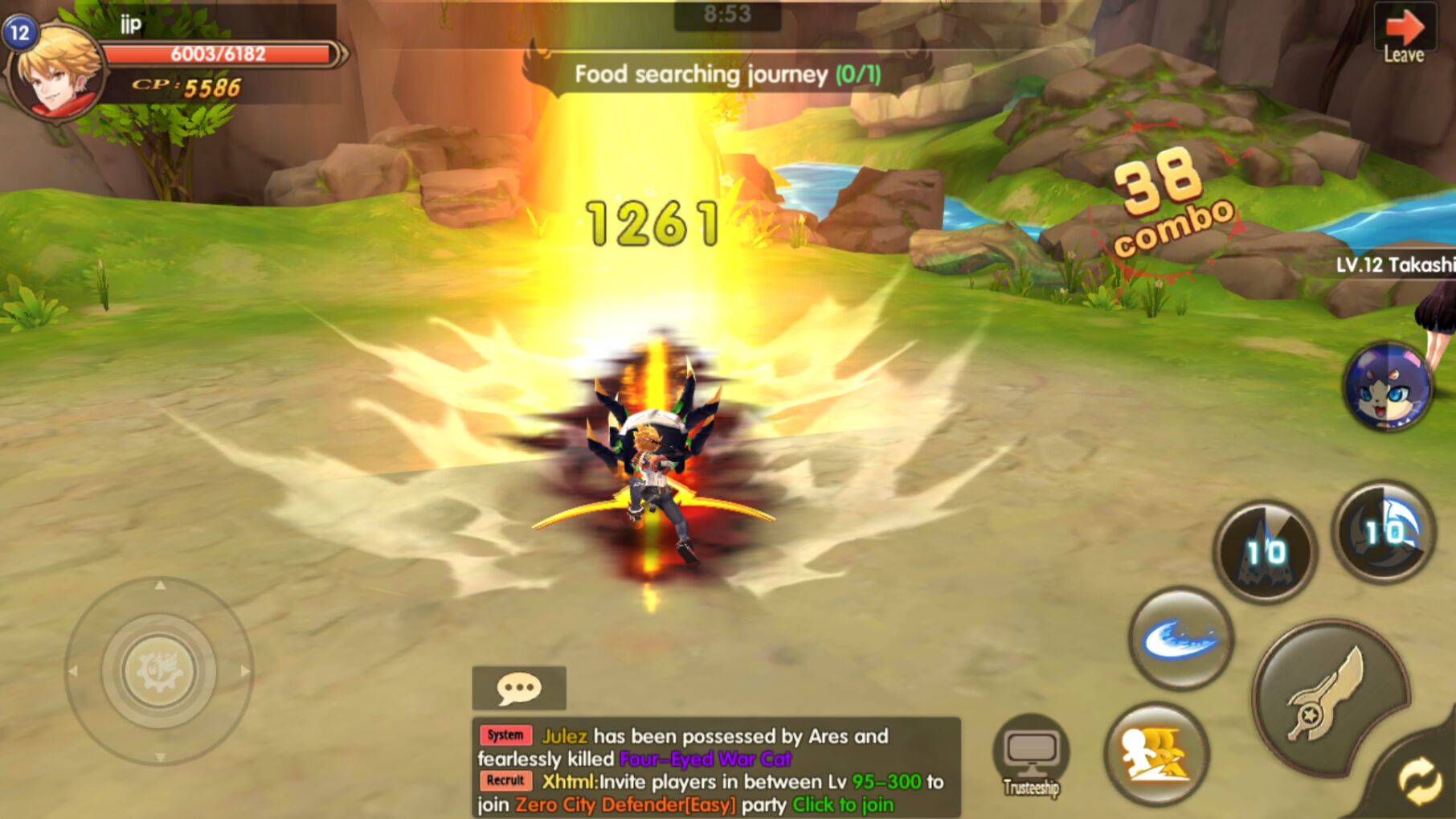Select the LV.12 Takashi name tag
The image size is (1456, 819).
pos(1395,264)
